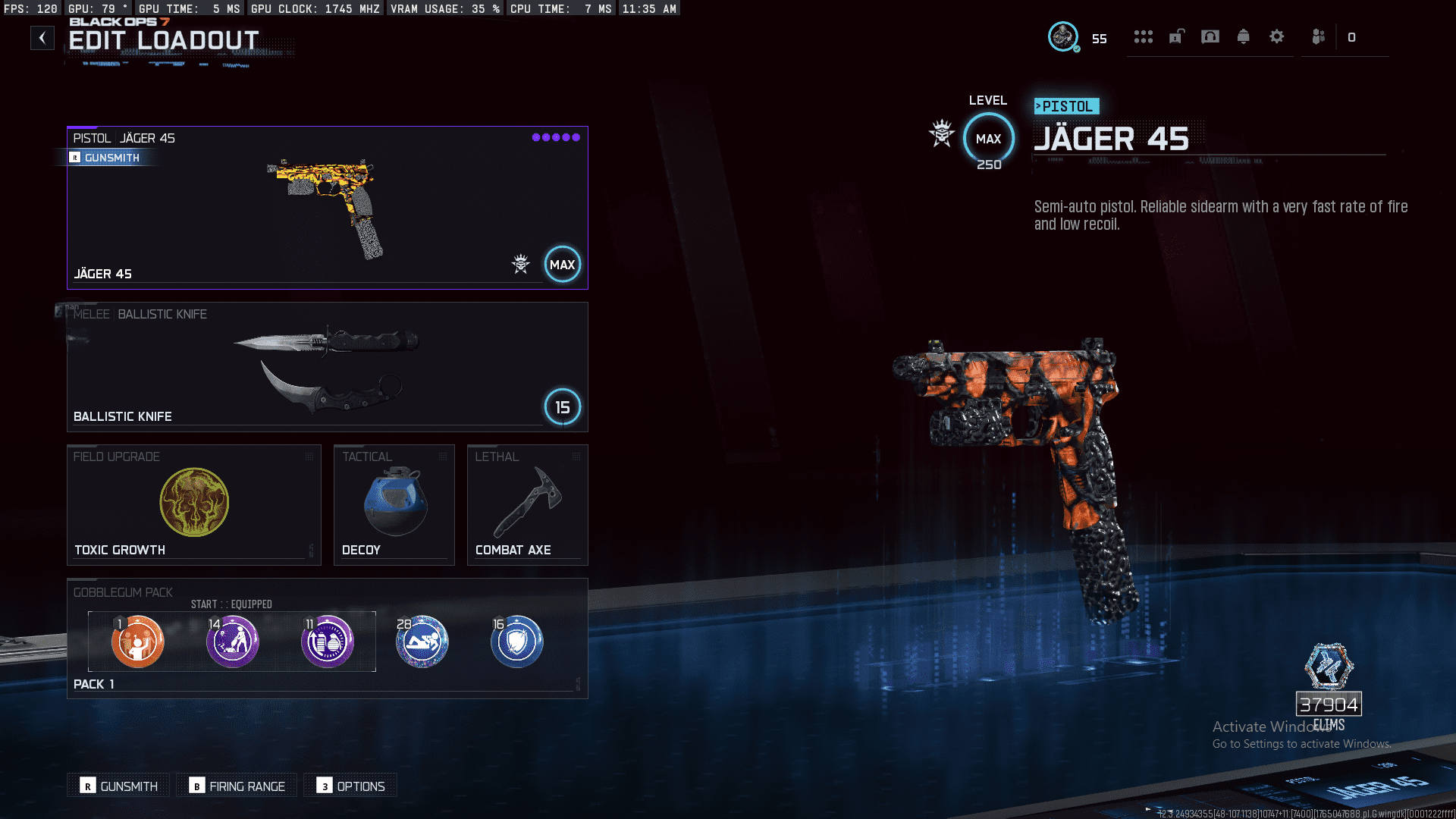Select the blue shield gobblegum
This screenshot has height=819, width=1456.
pyautogui.click(x=517, y=642)
